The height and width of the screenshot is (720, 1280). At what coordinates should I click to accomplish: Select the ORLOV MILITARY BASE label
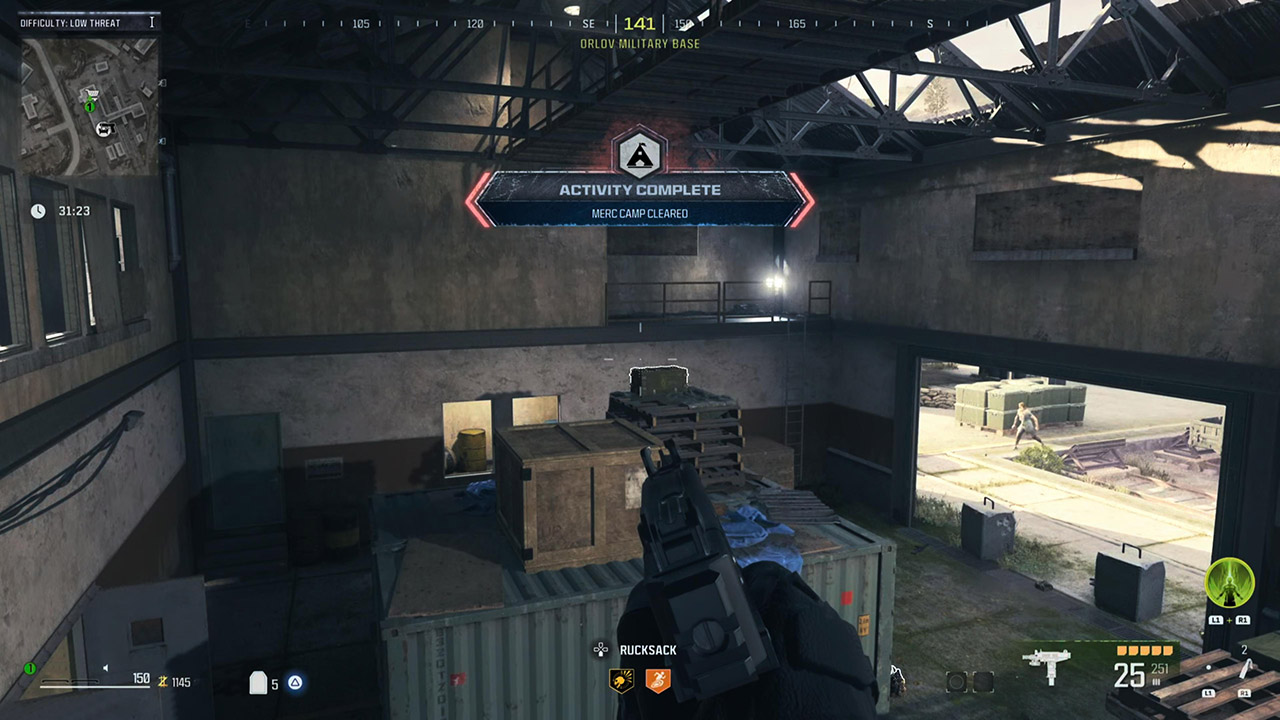tap(640, 44)
